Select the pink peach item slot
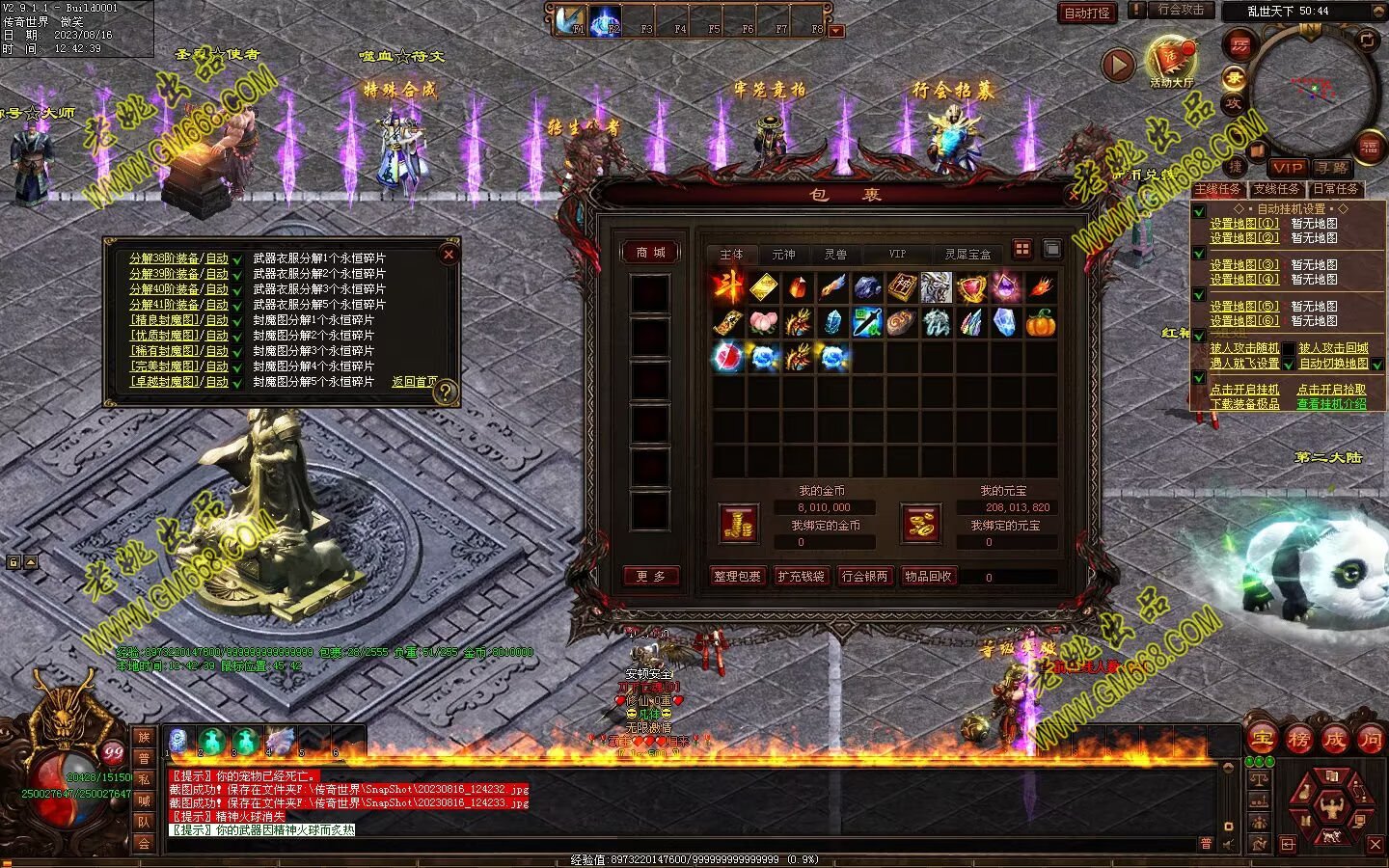The height and width of the screenshot is (868, 1389). click(x=763, y=322)
